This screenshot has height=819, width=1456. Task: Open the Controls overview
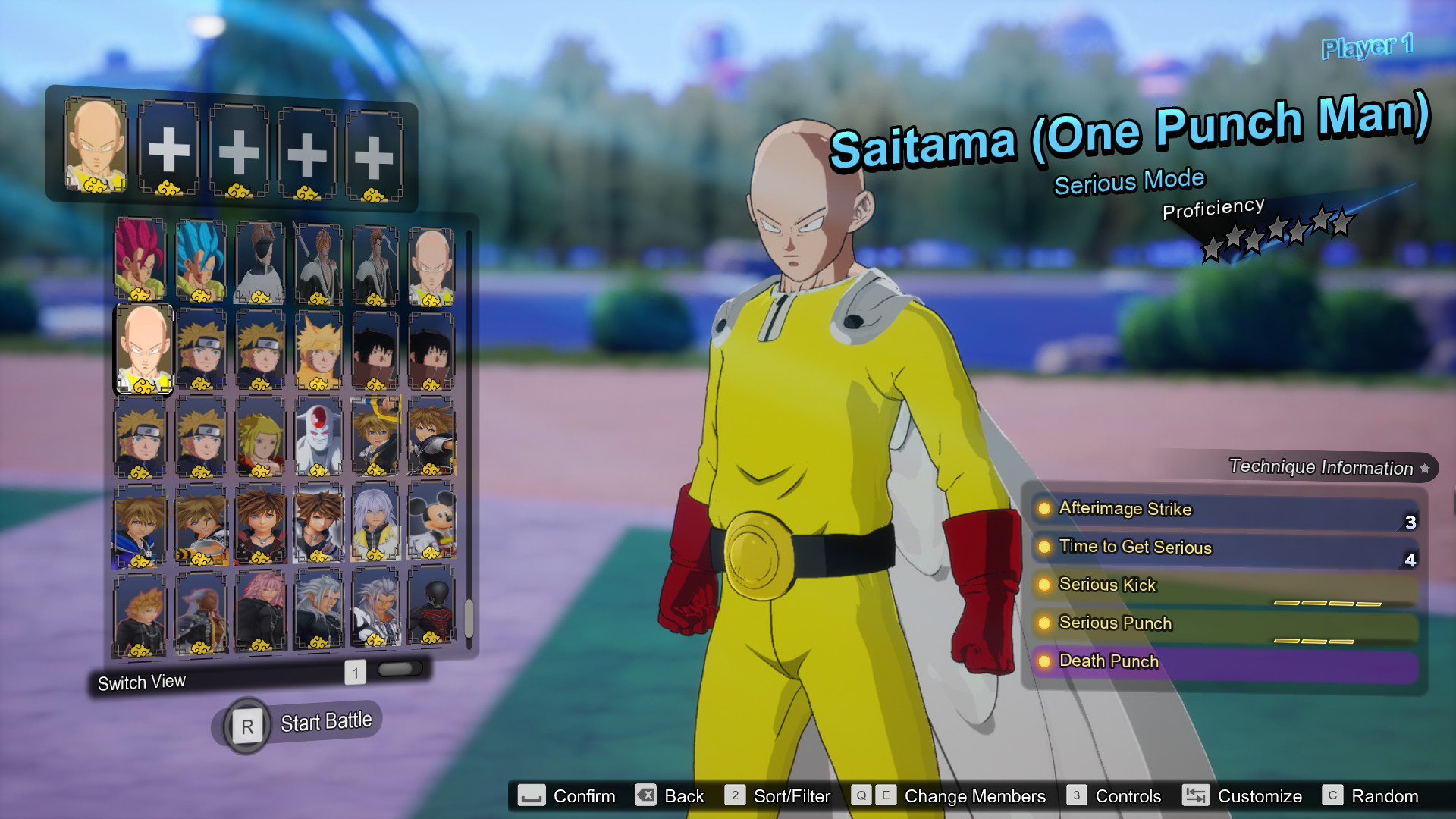(x=1128, y=796)
